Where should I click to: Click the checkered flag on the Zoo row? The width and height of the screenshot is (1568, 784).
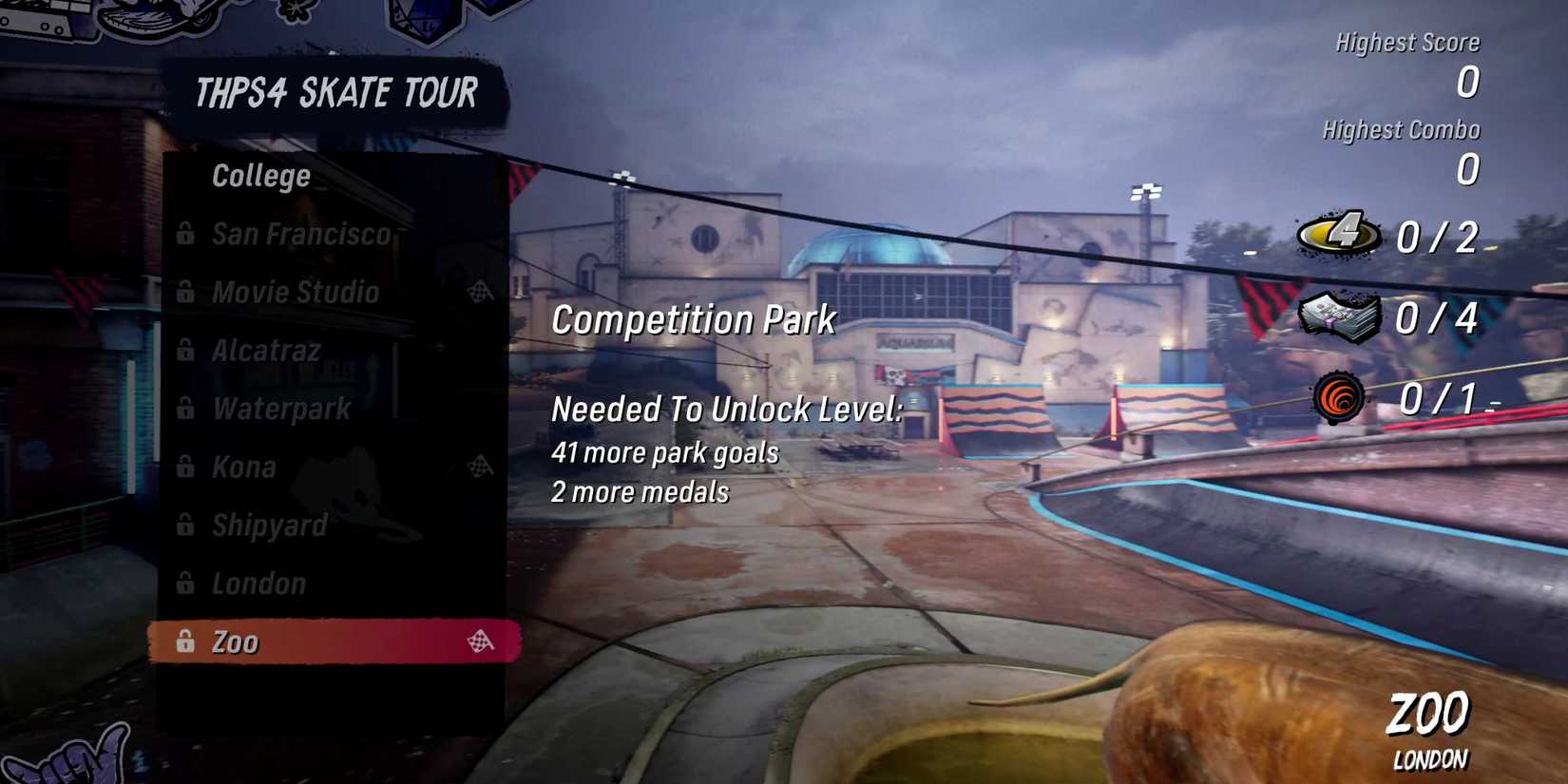[479, 641]
